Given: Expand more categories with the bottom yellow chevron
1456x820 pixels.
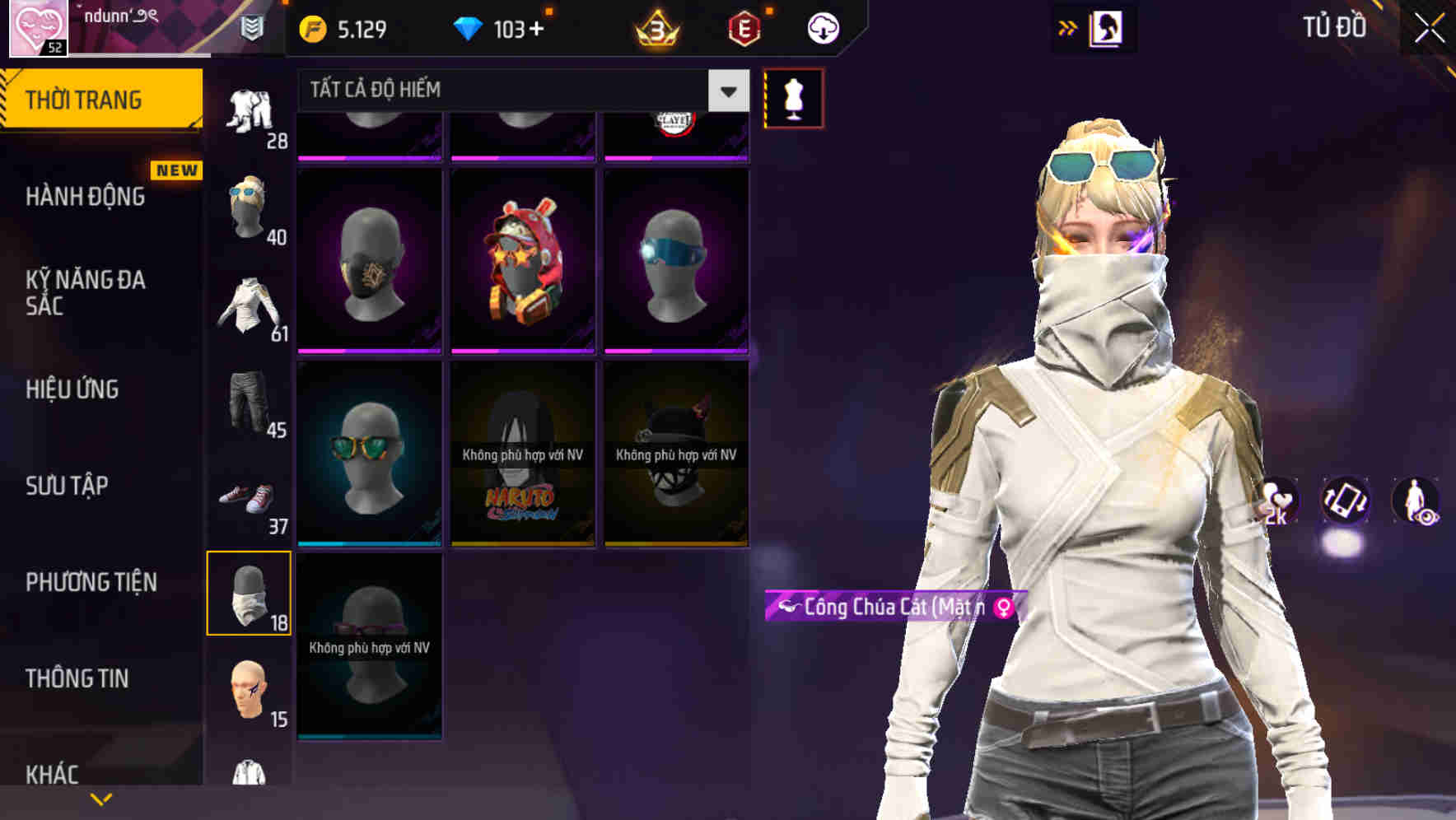Looking at the screenshot, I should [100, 798].
